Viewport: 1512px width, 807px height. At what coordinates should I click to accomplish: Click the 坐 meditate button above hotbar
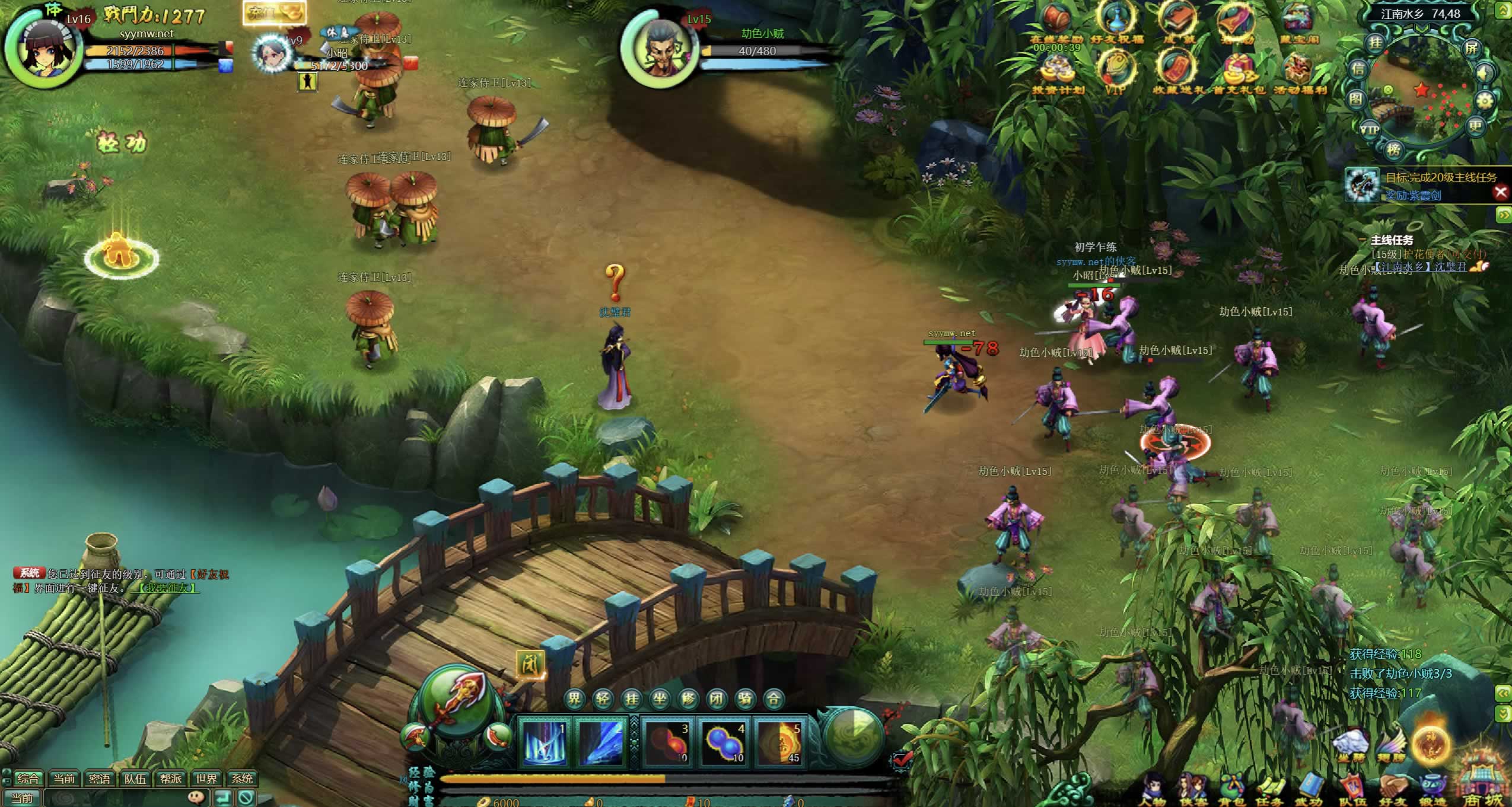click(660, 699)
